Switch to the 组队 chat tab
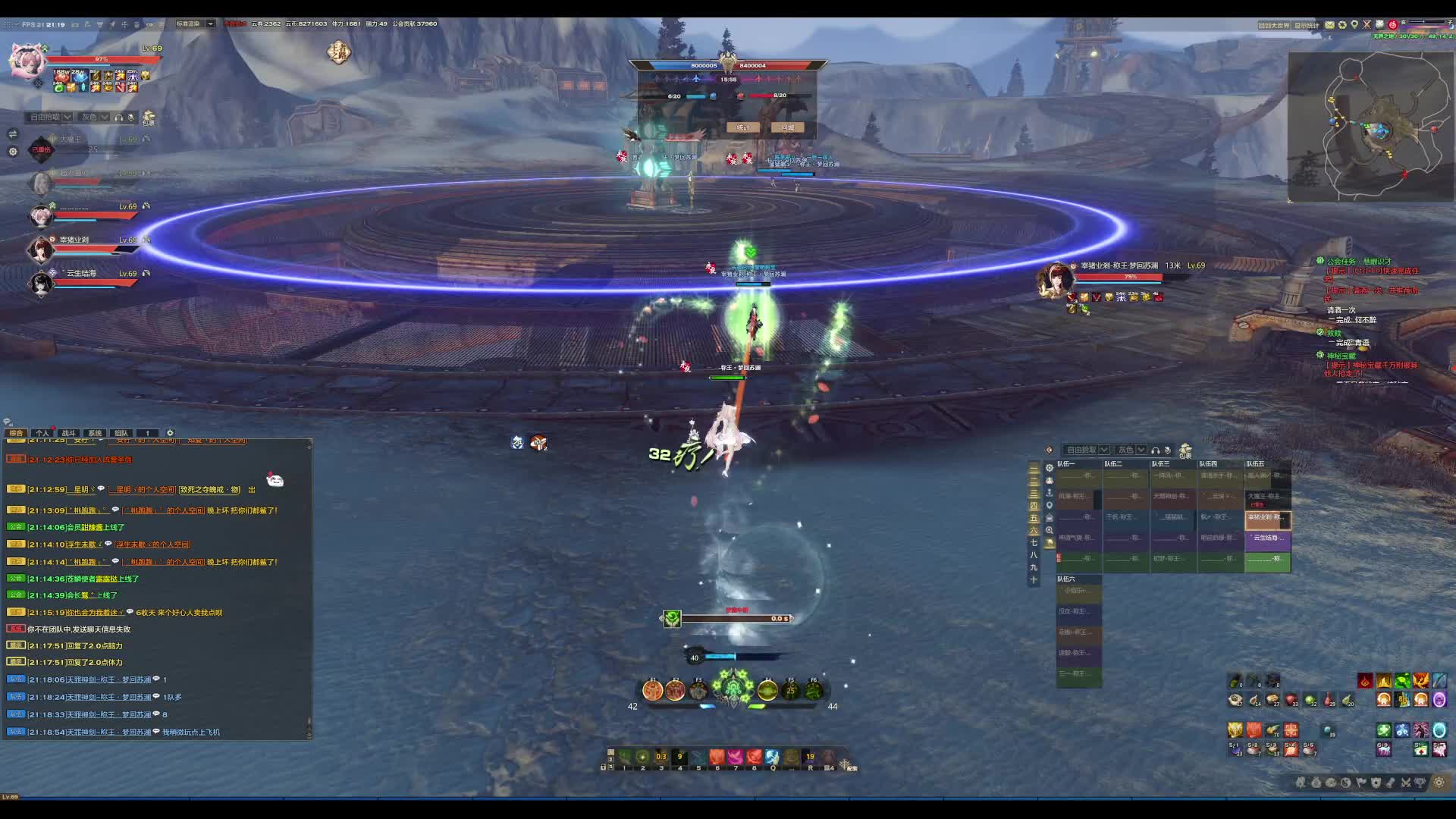Image resolution: width=1456 pixels, height=819 pixels. (121, 433)
